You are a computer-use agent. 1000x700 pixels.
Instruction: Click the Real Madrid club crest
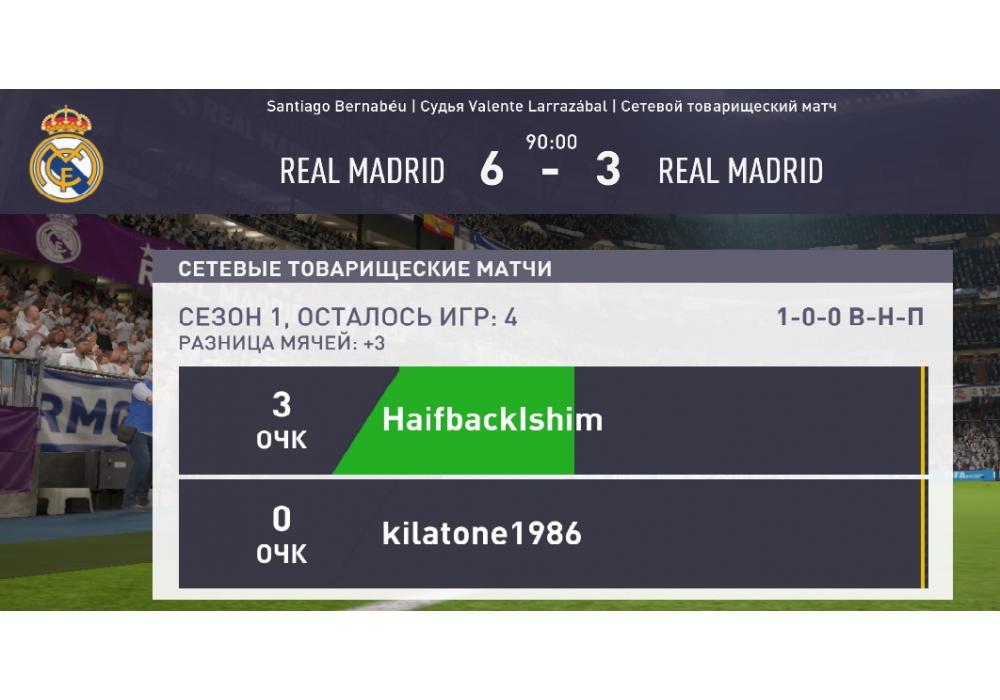[x=66, y=154]
